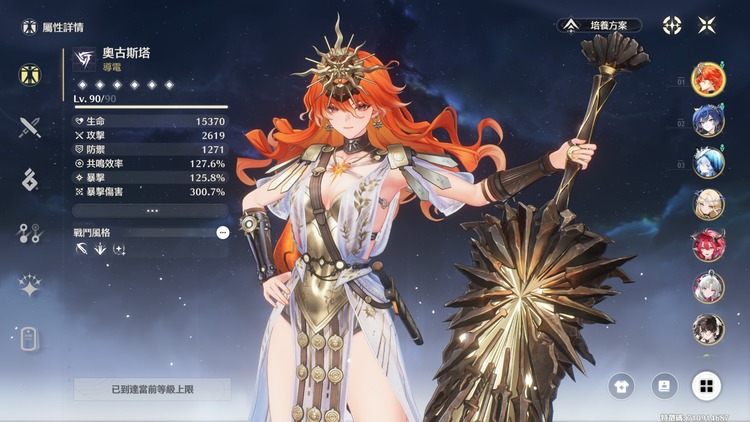Open the Echoes tab in the left sidebar
The height and width of the screenshot is (422, 750).
pyautogui.click(x=29, y=180)
